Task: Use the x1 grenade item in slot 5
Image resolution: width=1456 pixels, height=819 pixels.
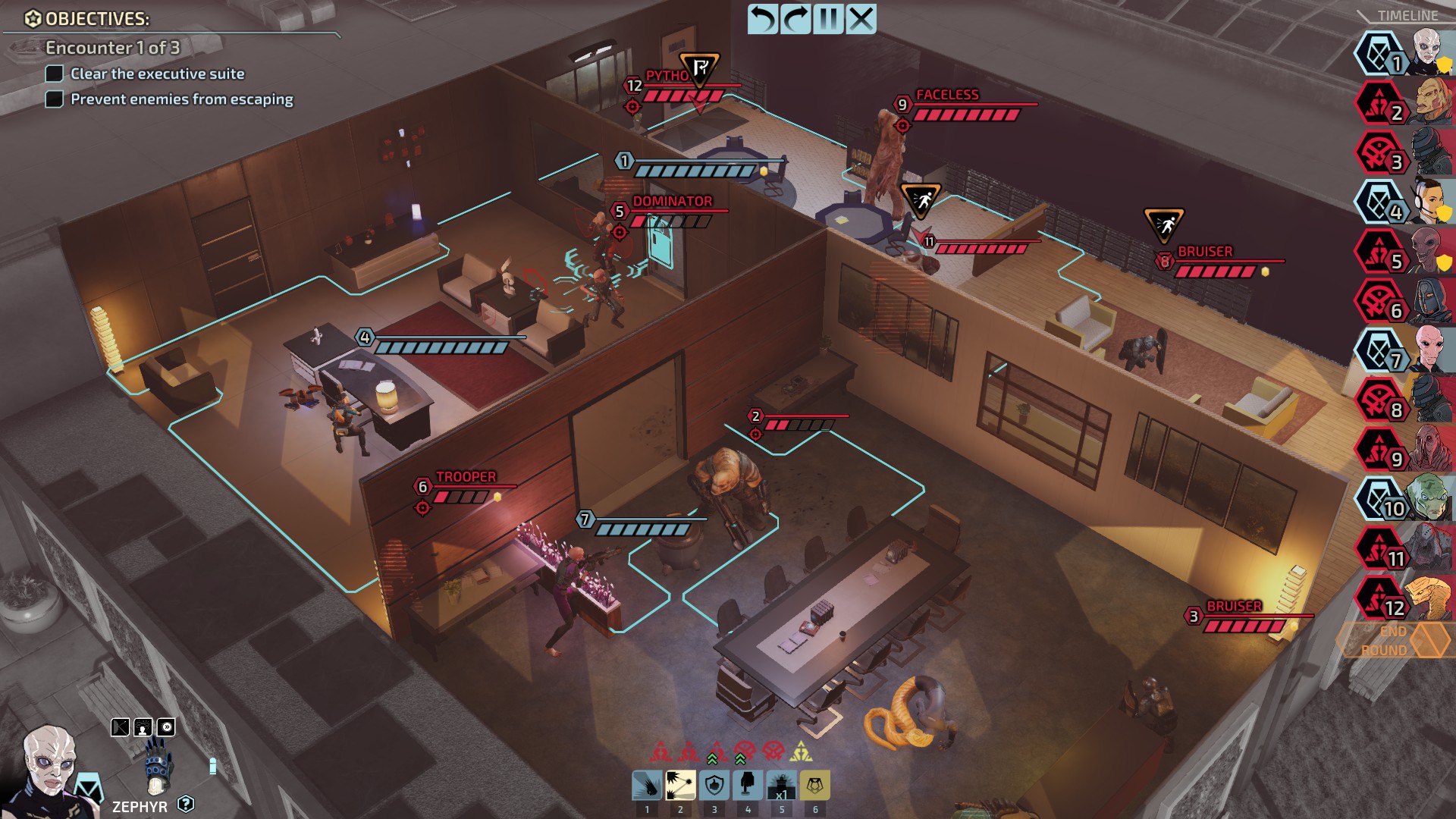Action: 781,786
